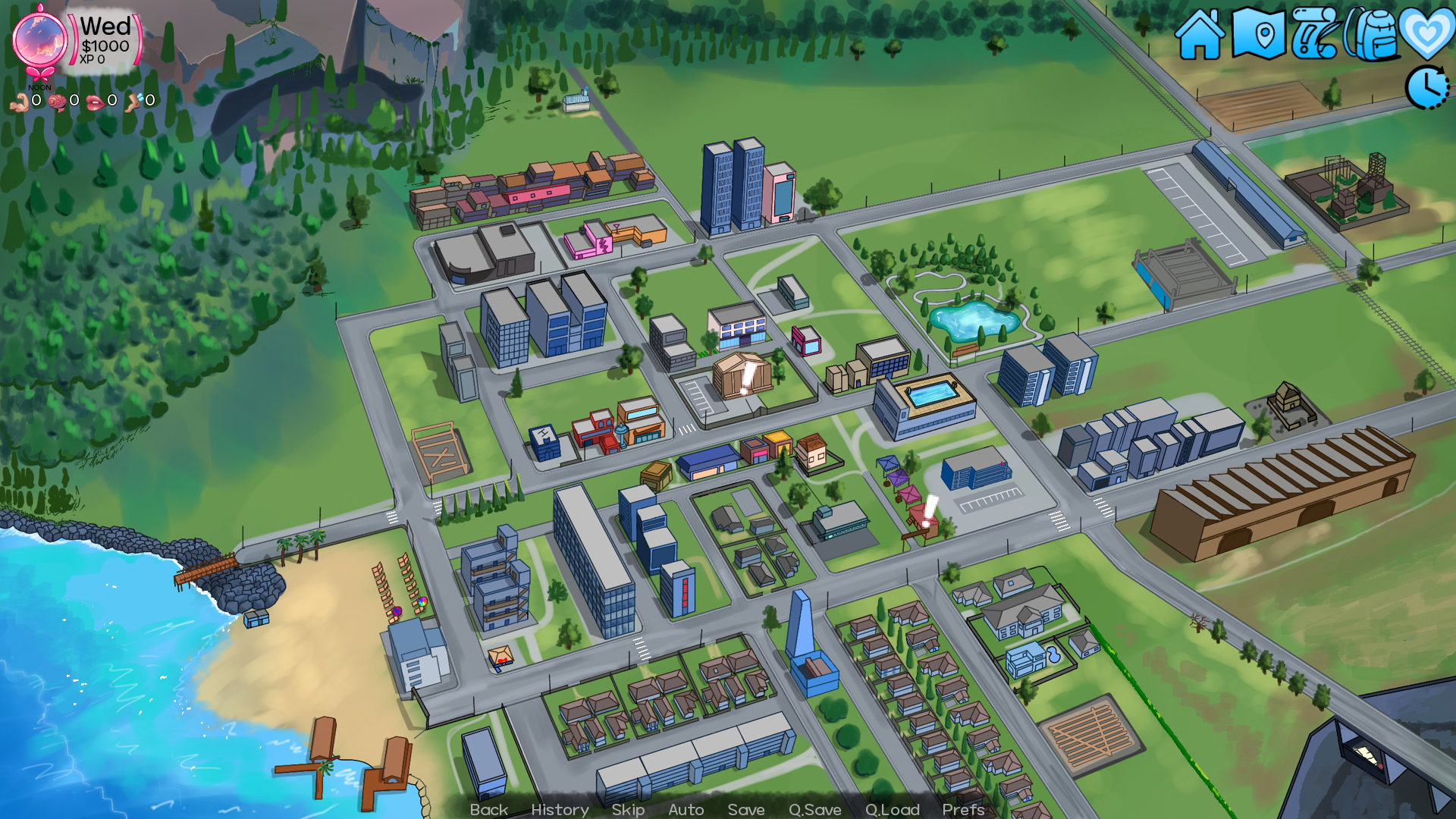Open Prefs settings
This screenshot has width=1456, height=819.
(963, 809)
